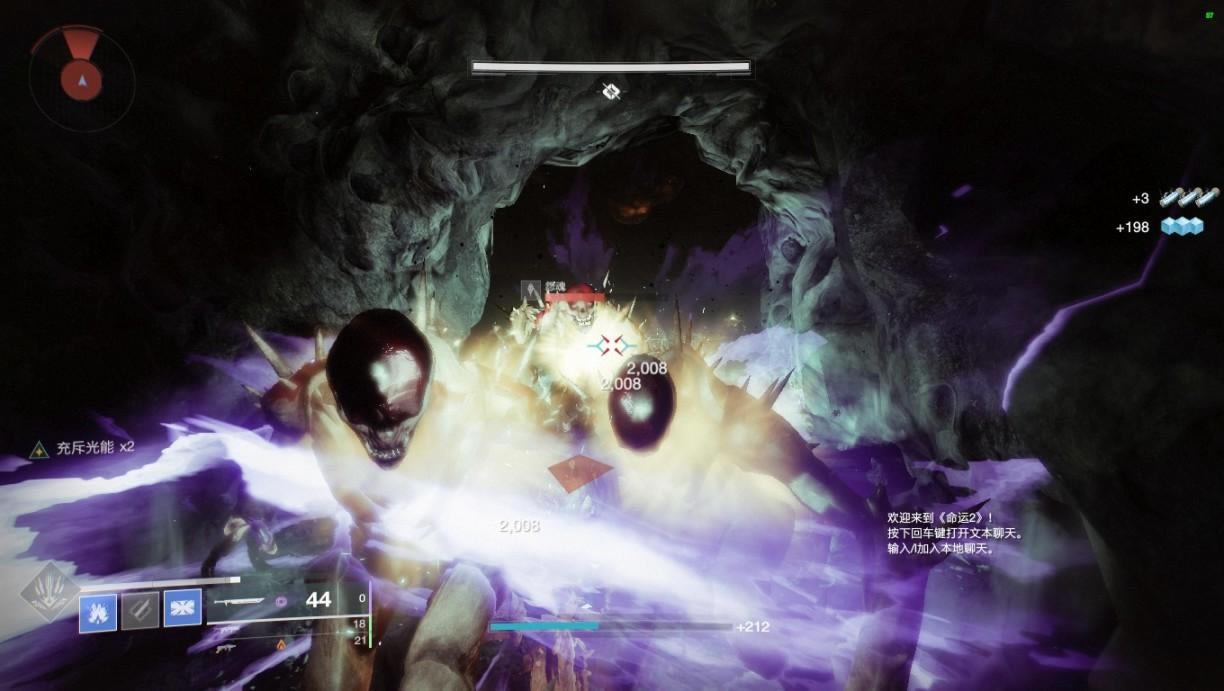Click the blue Glimmer cubes pickup icon

click(1183, 227)
